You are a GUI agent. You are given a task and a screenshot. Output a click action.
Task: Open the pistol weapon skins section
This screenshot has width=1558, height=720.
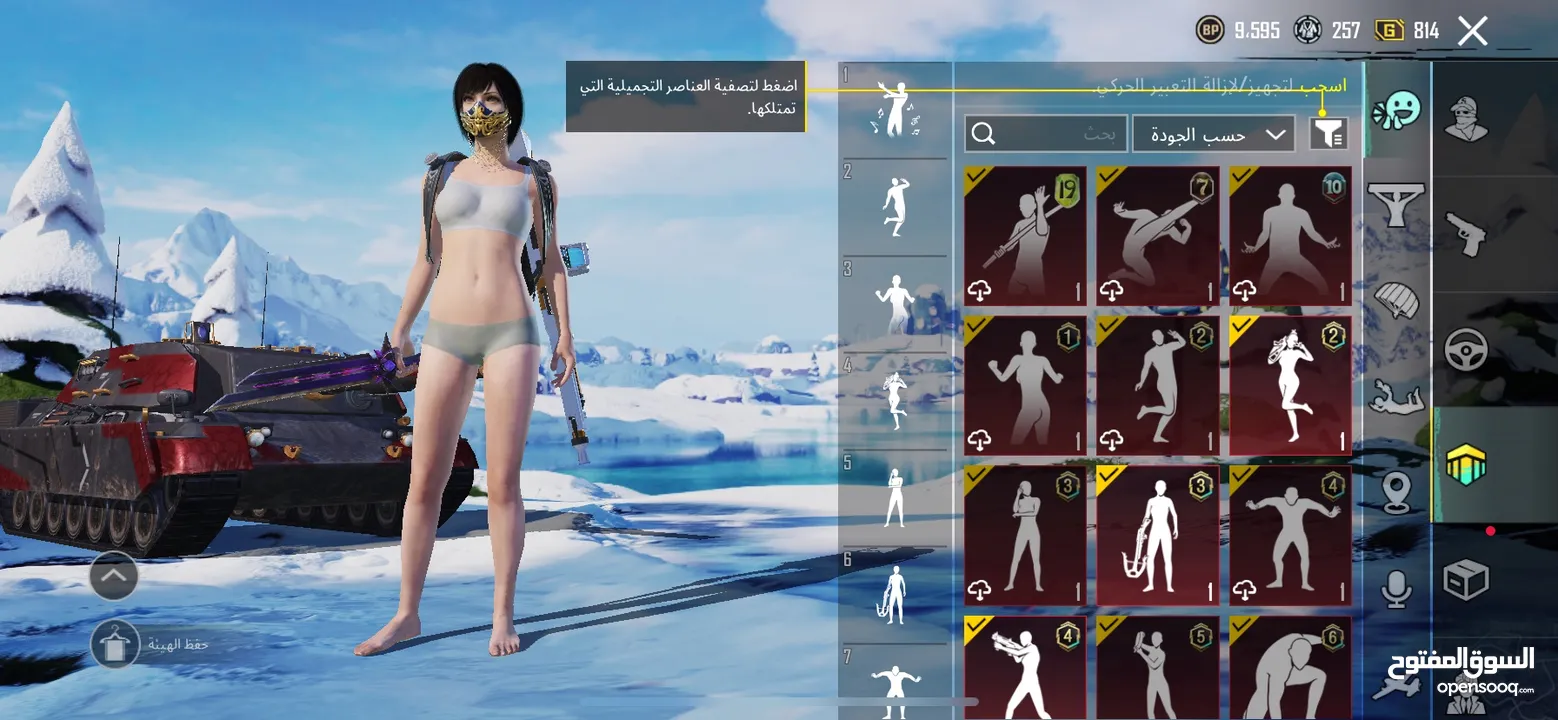(x=1465, y=234)
